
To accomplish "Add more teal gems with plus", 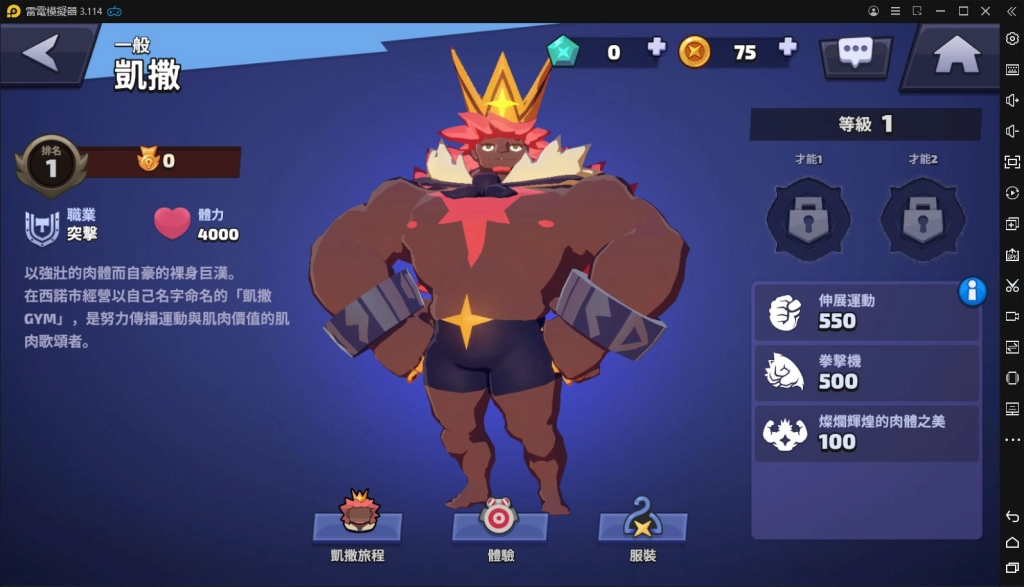I will point(656,47).
